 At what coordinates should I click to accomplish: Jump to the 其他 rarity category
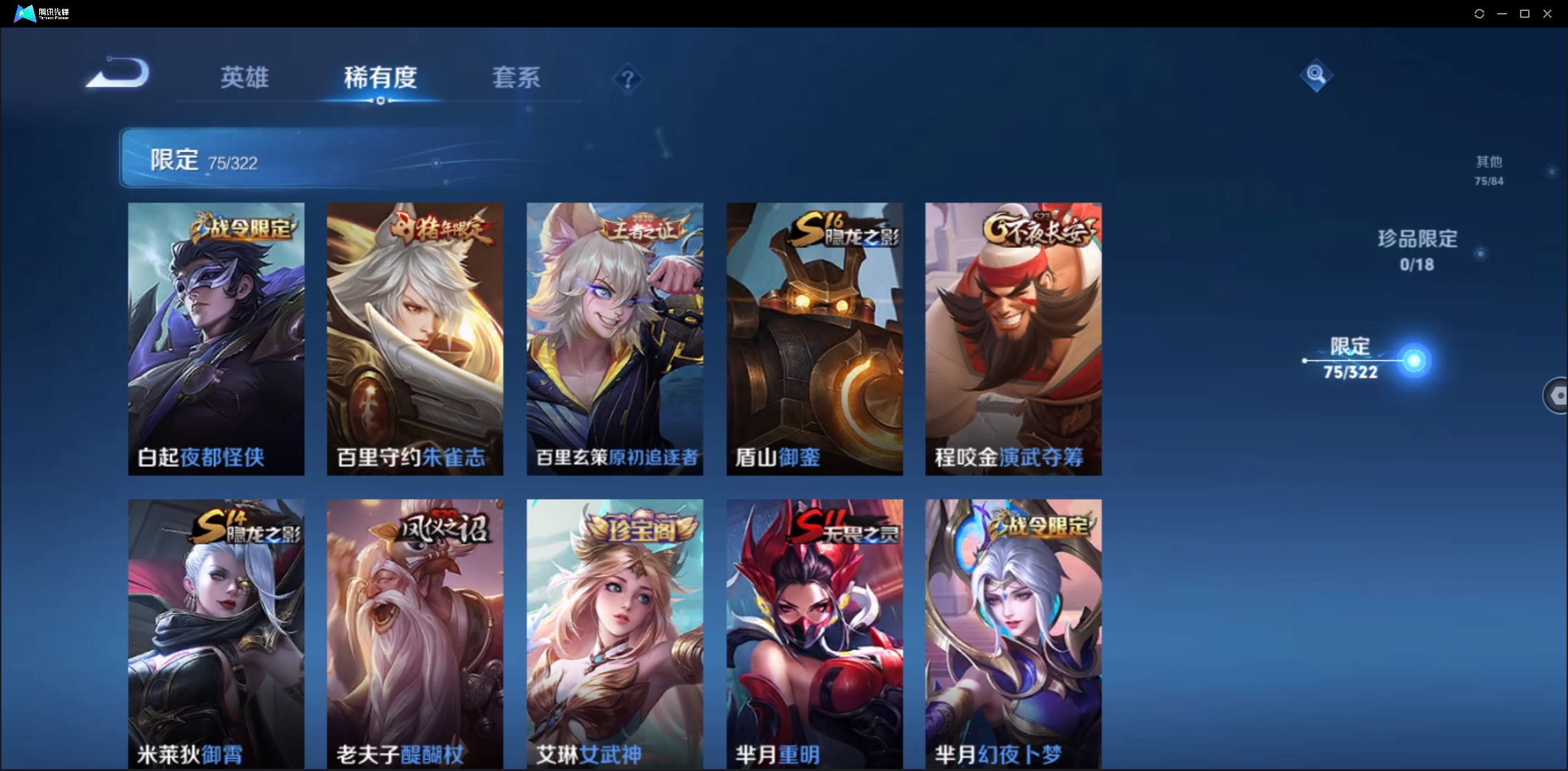point(1489,170)
